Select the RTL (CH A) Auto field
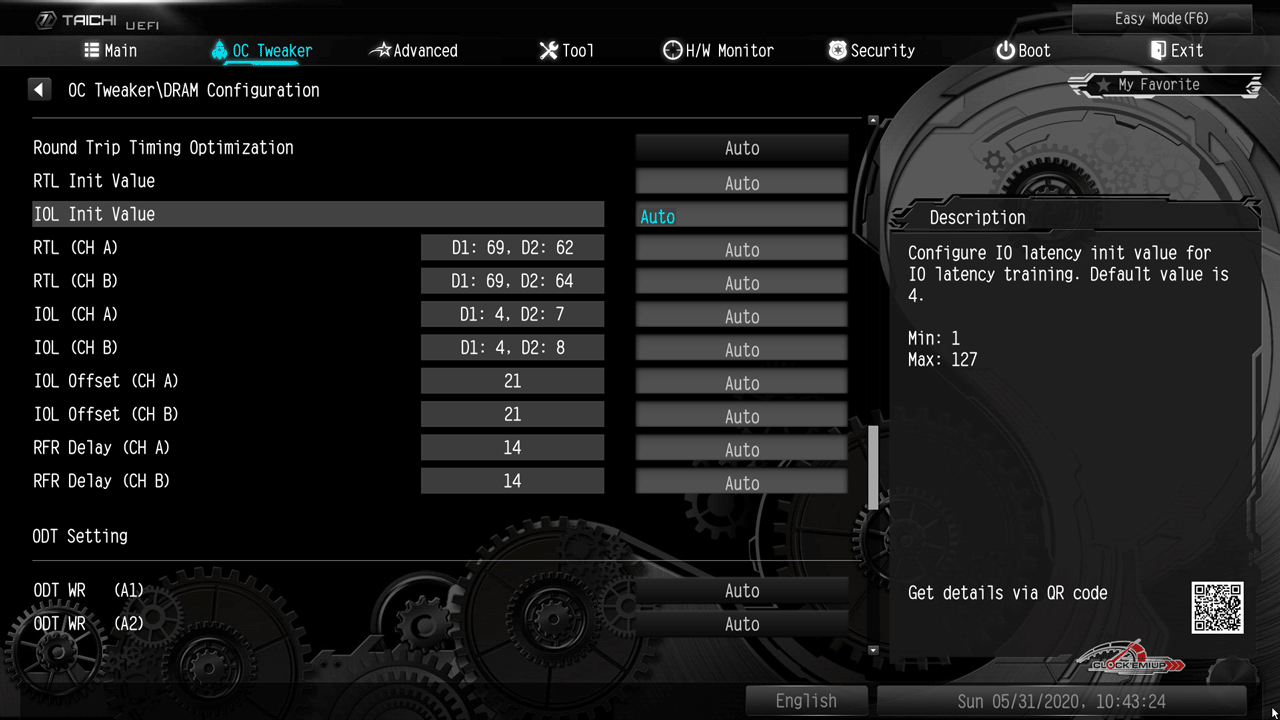The height and width of the screenshot is (720, 1280). point(741,250)
